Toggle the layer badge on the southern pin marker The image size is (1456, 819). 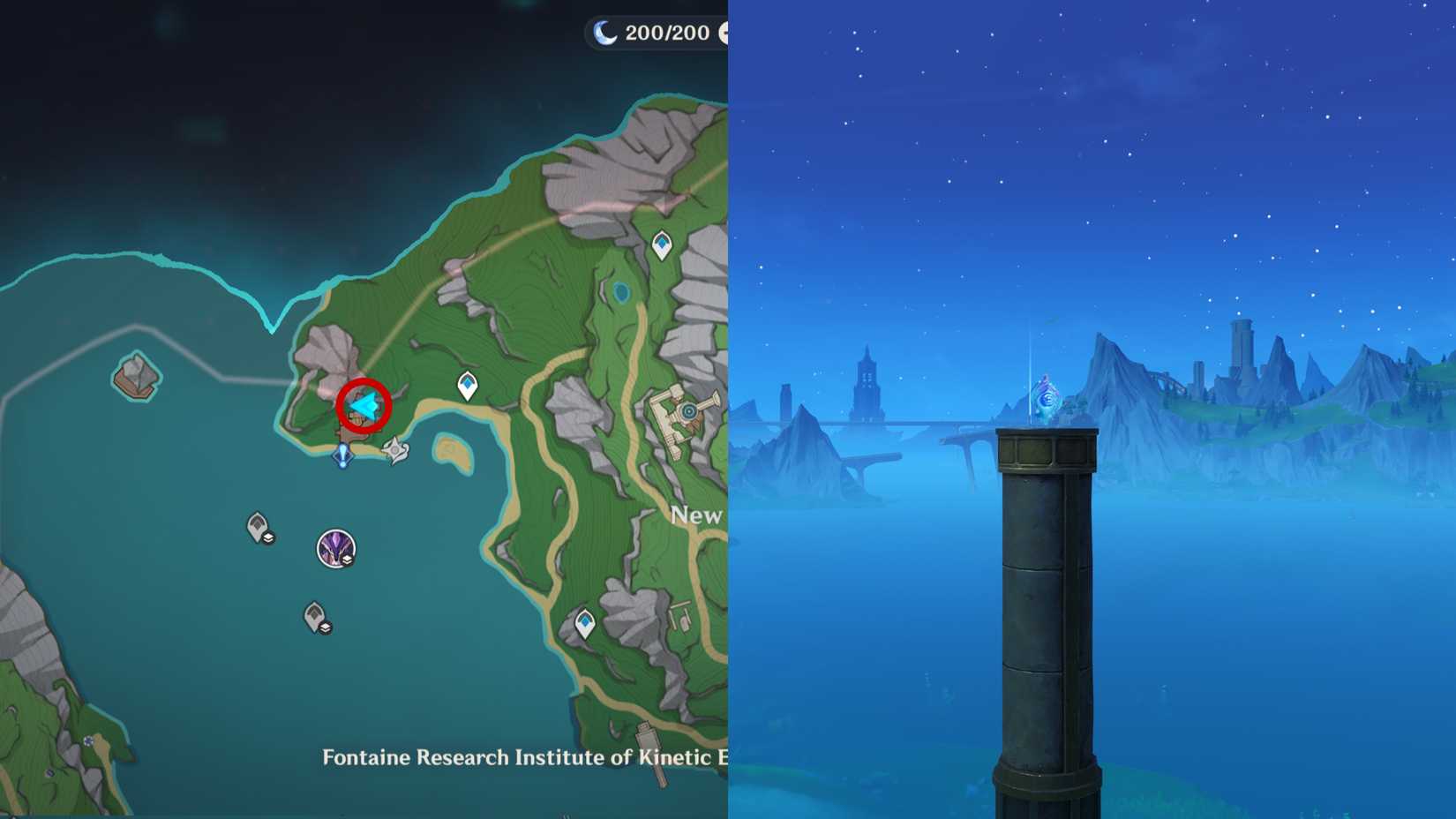pos(325,627)
